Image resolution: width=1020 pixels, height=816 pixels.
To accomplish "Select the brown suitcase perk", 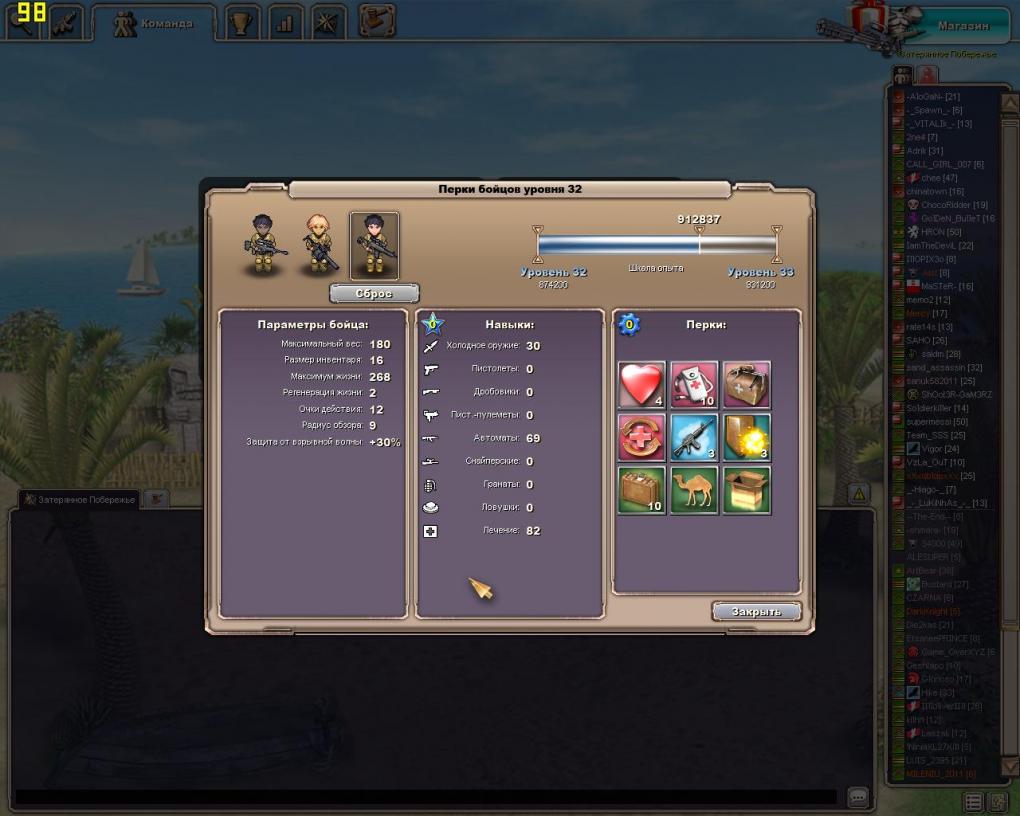I will tap(641, 490).
